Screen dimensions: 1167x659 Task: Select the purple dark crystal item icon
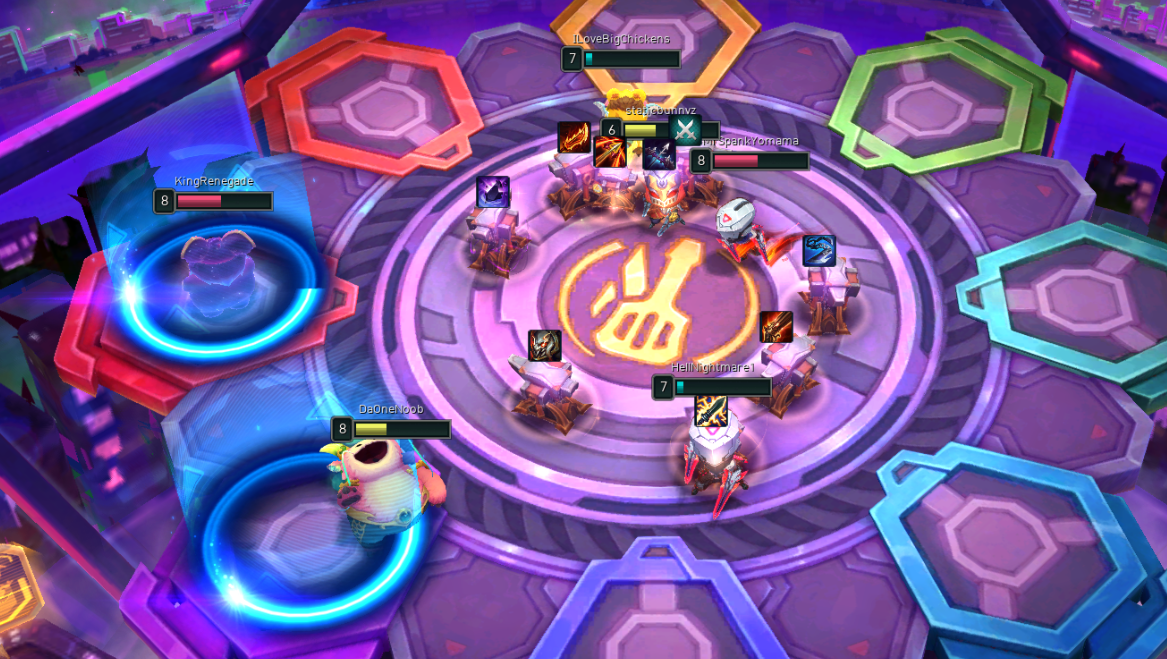[493, 192]
